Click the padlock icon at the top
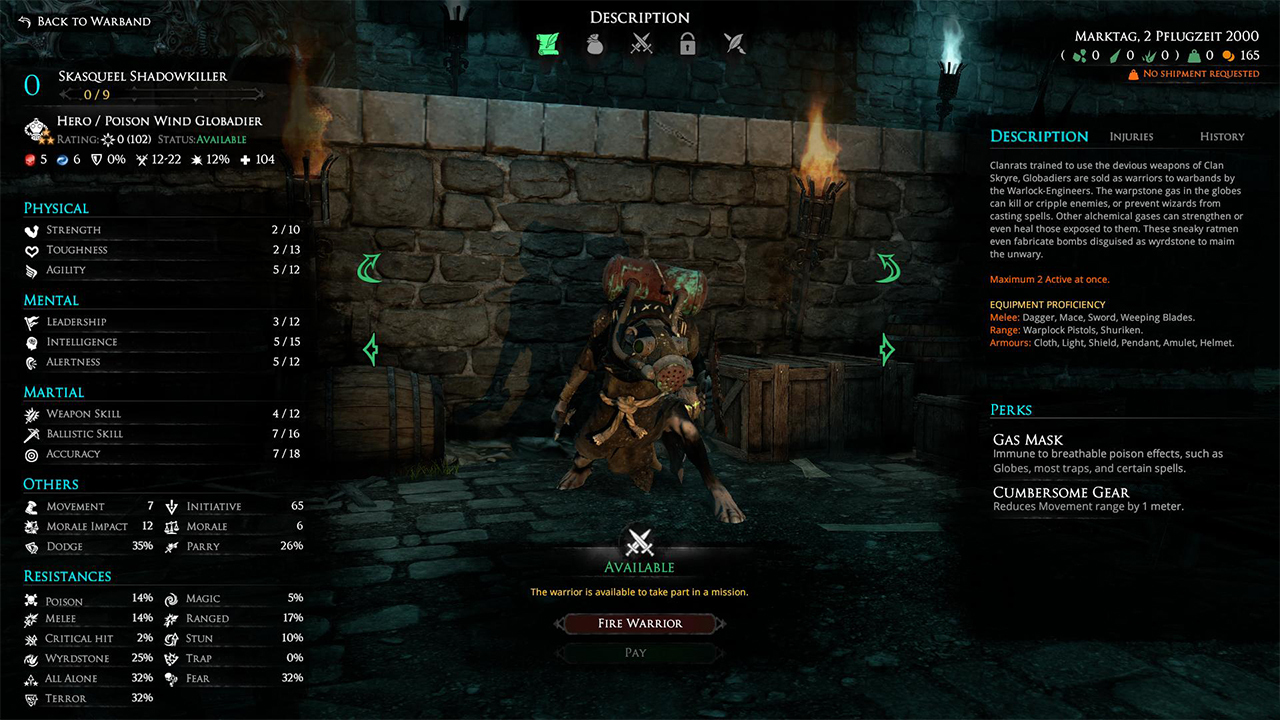 tap(687, 44)
